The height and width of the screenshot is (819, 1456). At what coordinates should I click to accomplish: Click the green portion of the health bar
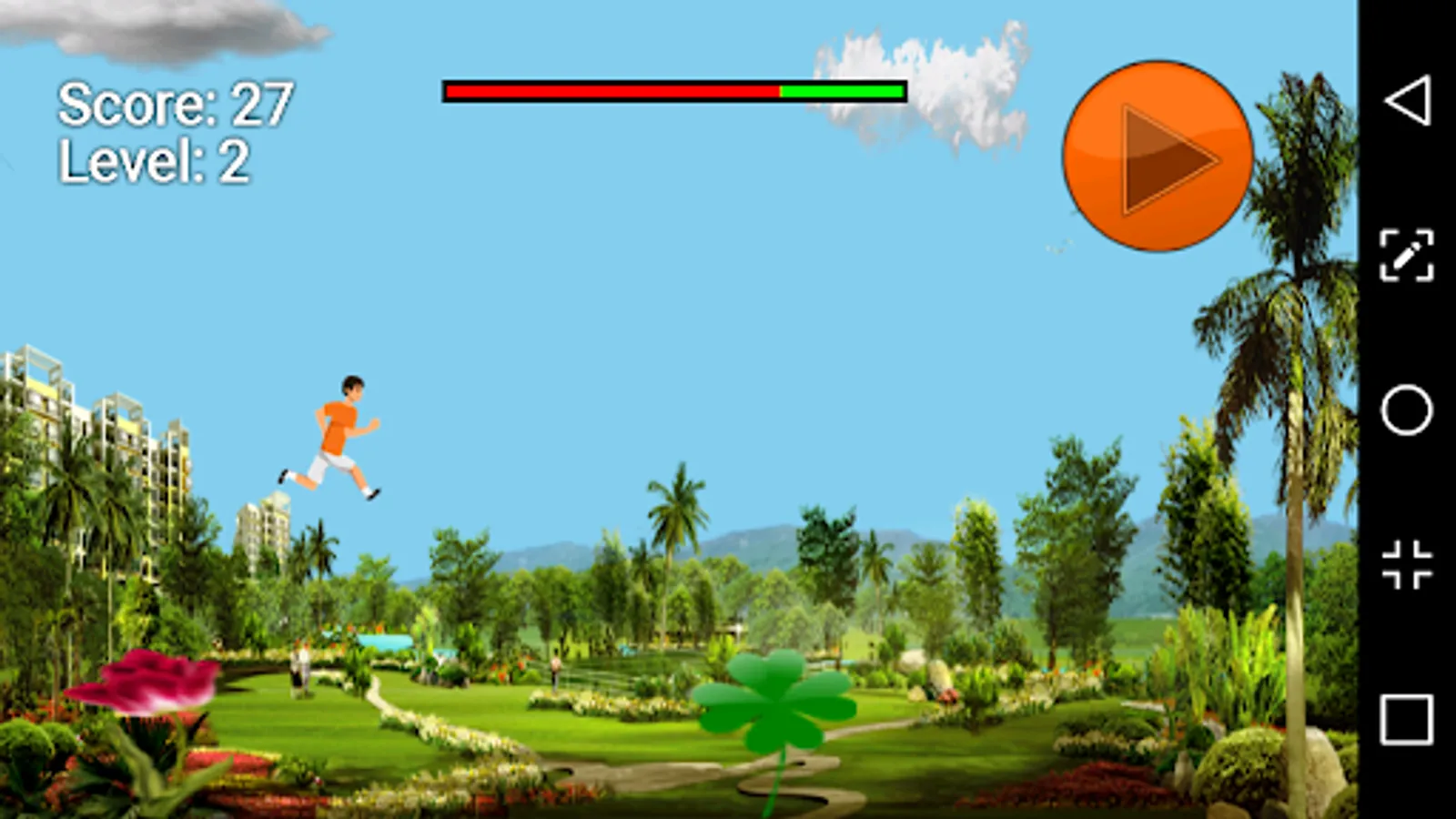pos(842,91)
